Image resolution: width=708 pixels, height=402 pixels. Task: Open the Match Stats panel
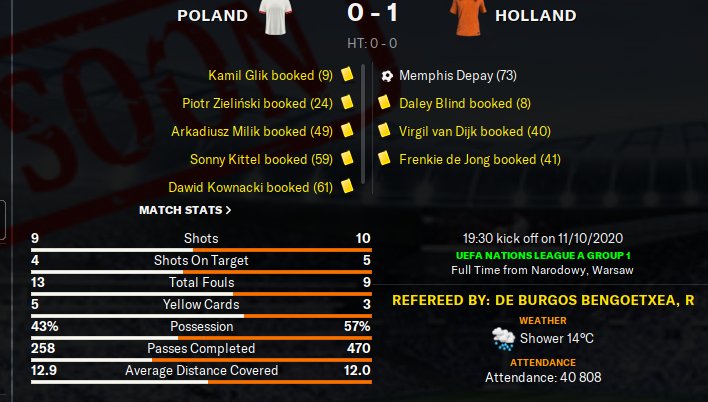point(185,211)
